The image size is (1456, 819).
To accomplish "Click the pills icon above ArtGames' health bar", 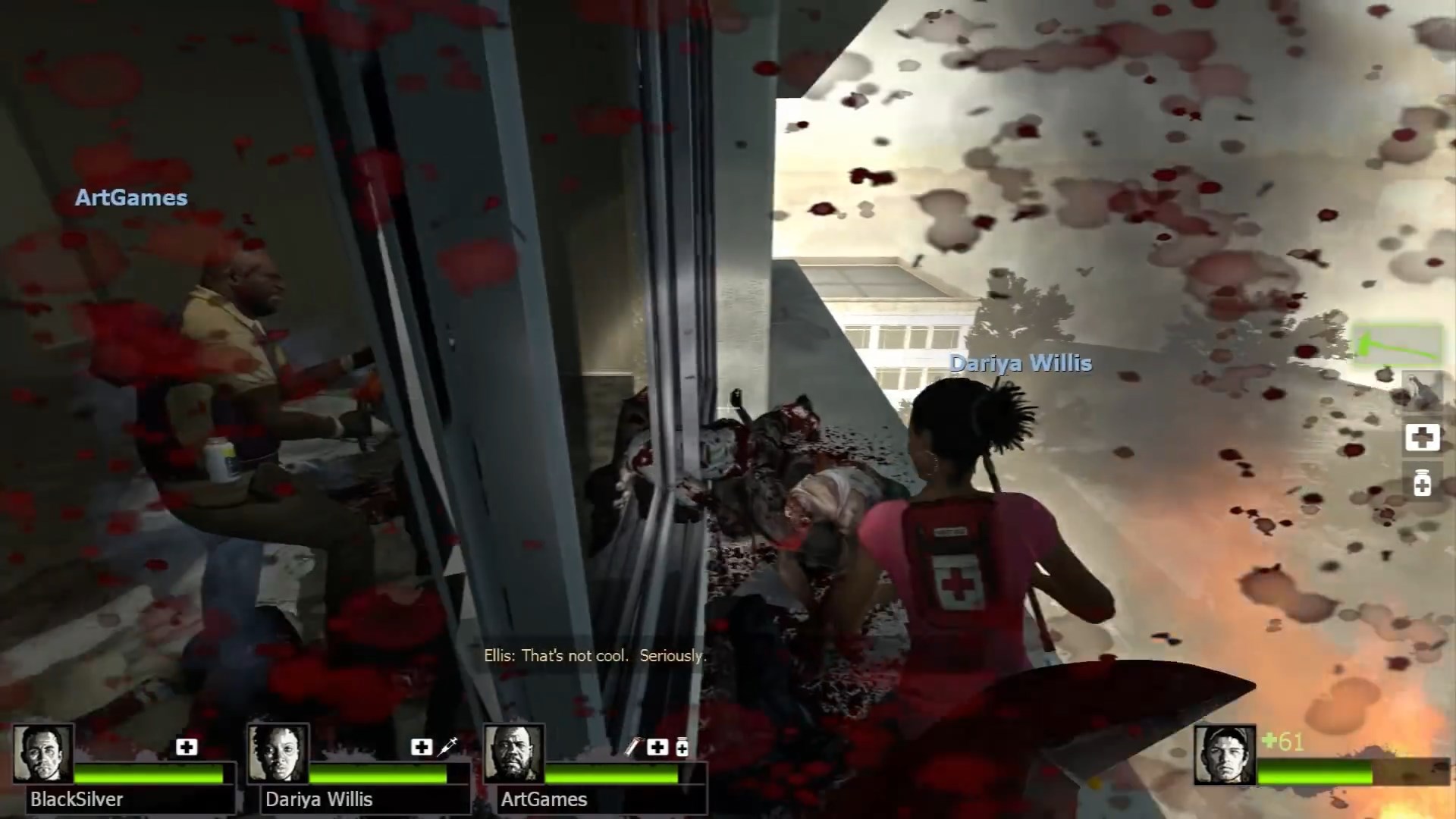I will coord(682,748).
